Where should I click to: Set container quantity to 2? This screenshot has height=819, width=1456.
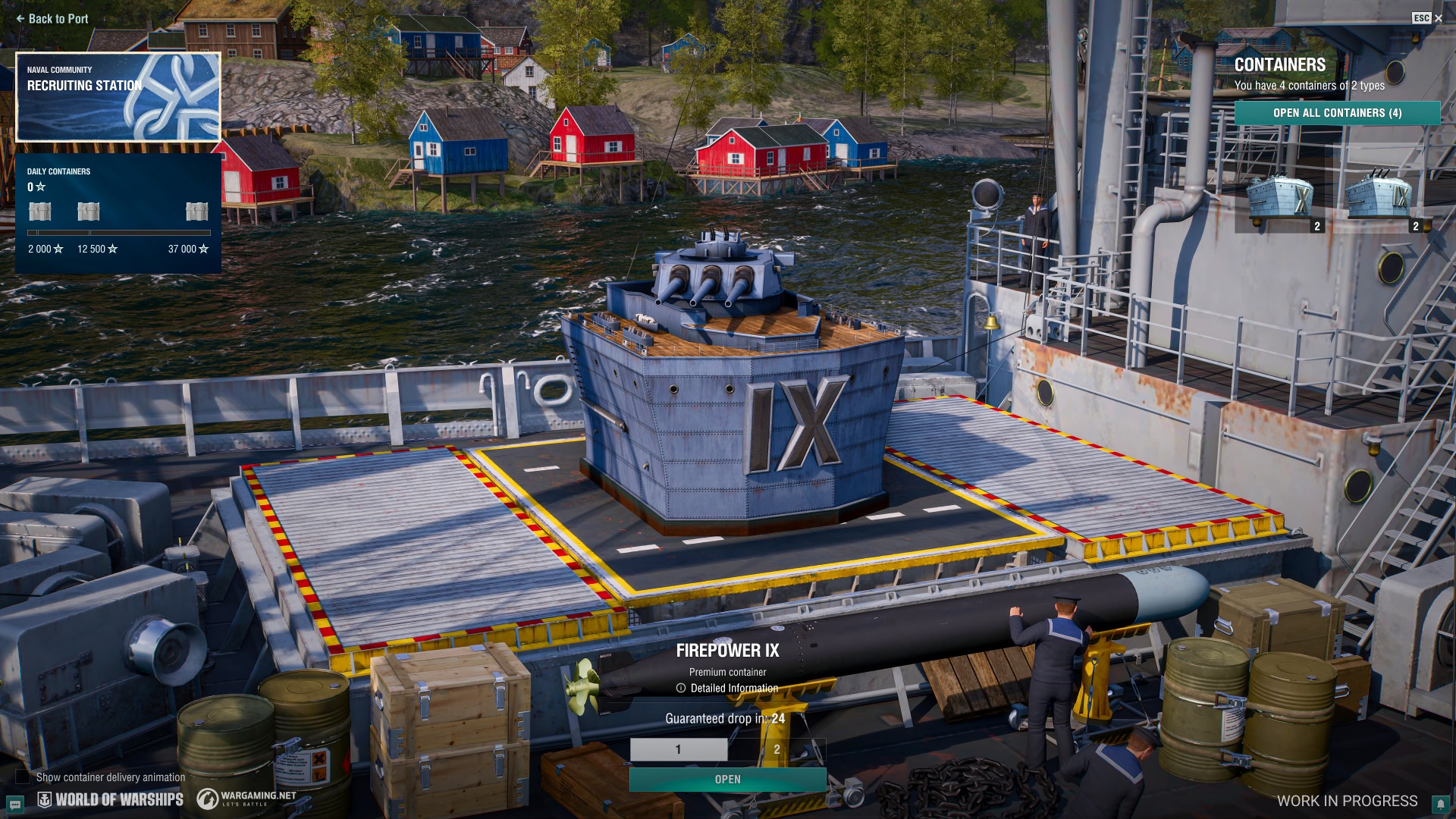[777, 749]
